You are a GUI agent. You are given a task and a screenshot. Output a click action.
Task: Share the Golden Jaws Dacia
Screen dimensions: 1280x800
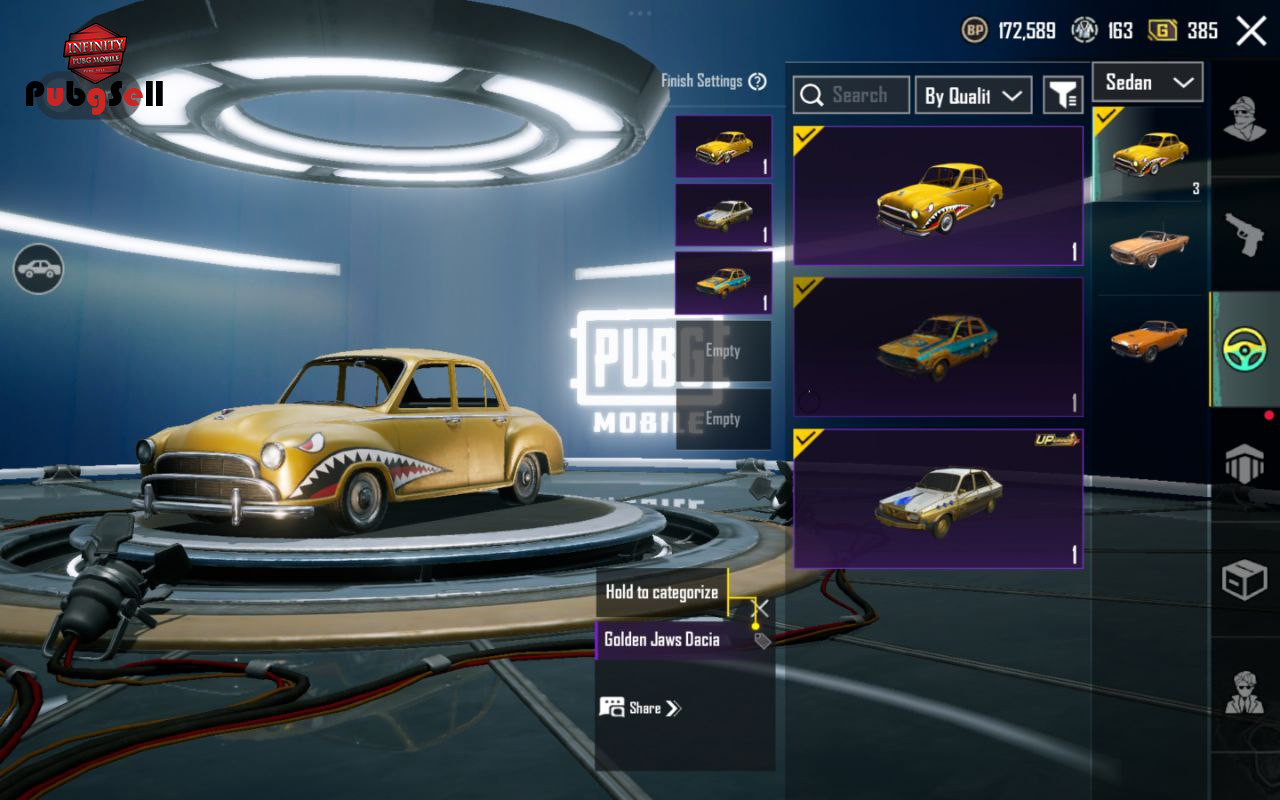(x=640, y=708)
